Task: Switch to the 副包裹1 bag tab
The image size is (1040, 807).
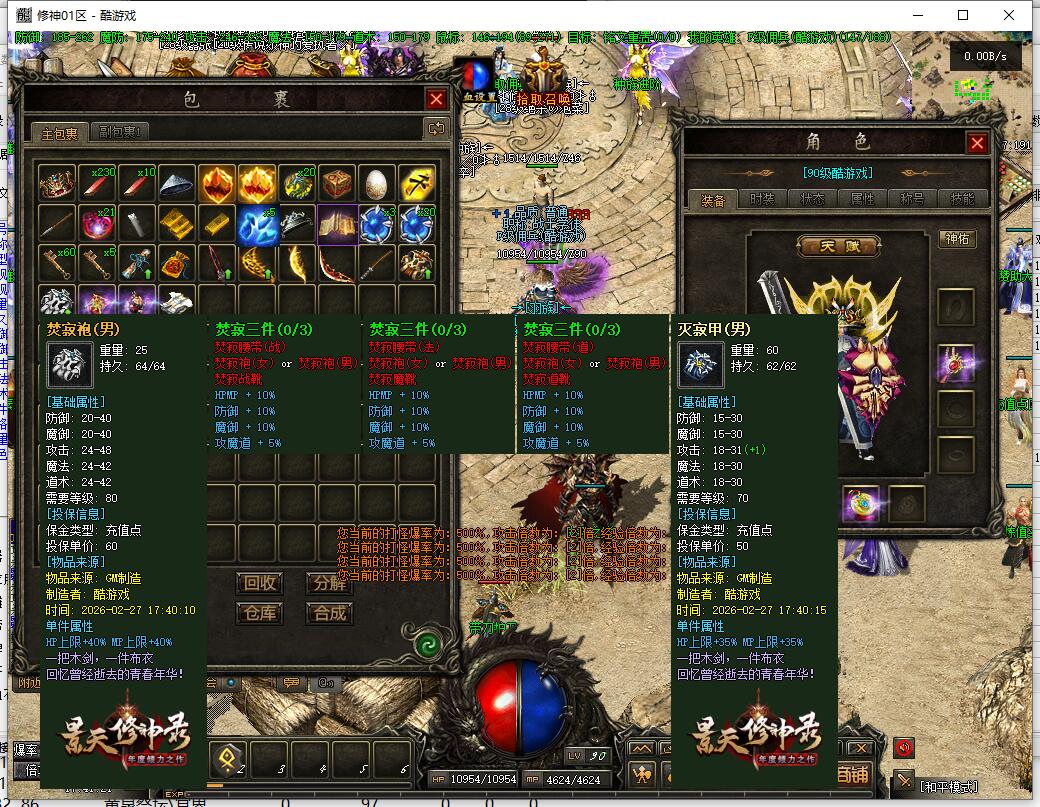Action: pos(121,132)
